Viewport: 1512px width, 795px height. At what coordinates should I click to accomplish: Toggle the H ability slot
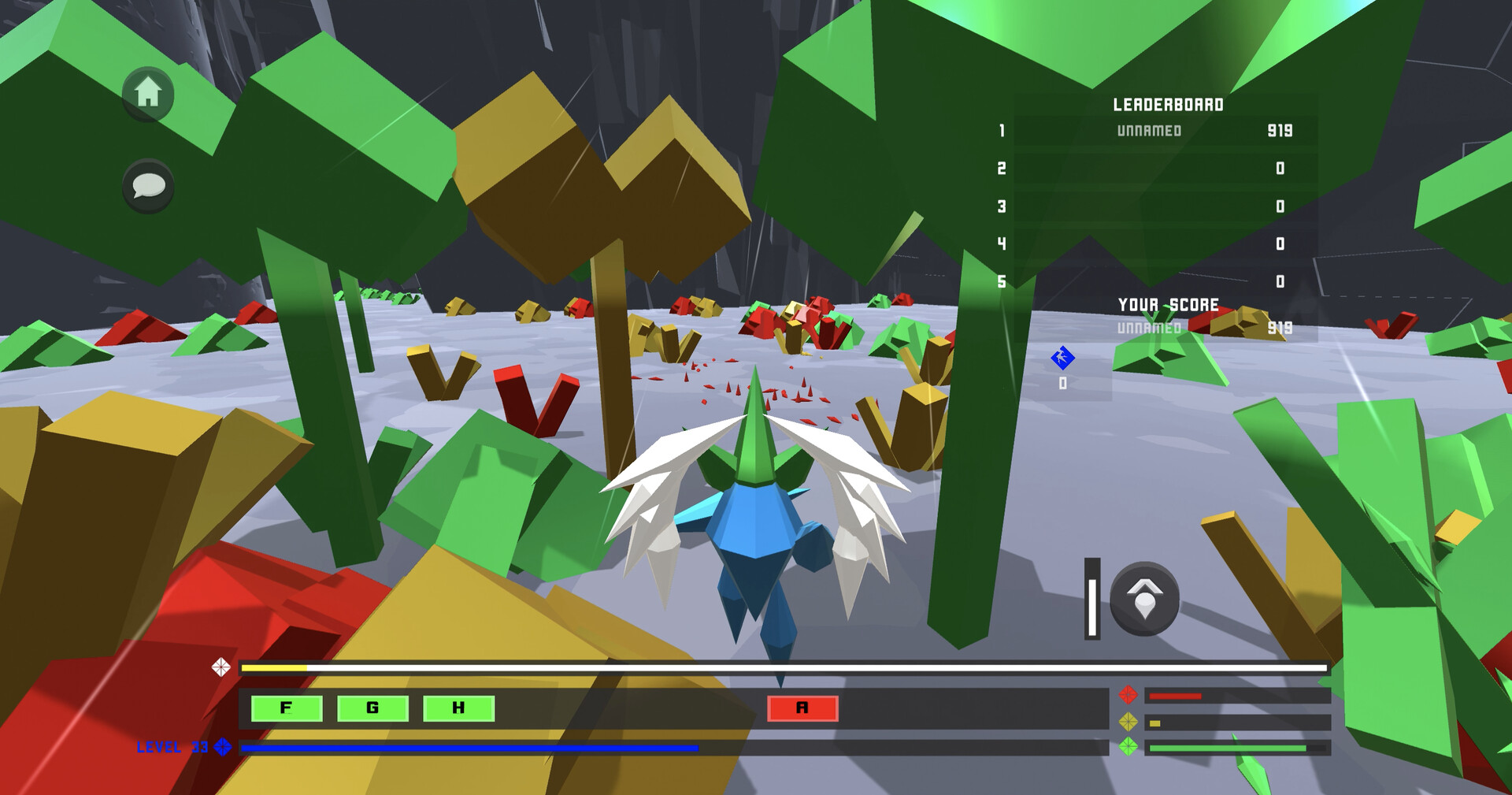pos(459,708)
